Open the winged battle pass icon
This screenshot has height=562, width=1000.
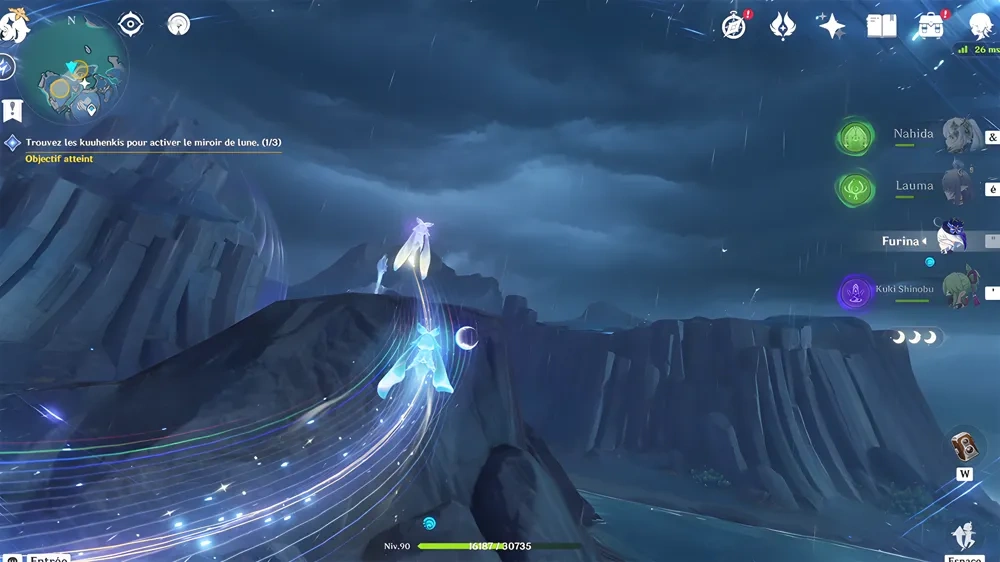783,27
